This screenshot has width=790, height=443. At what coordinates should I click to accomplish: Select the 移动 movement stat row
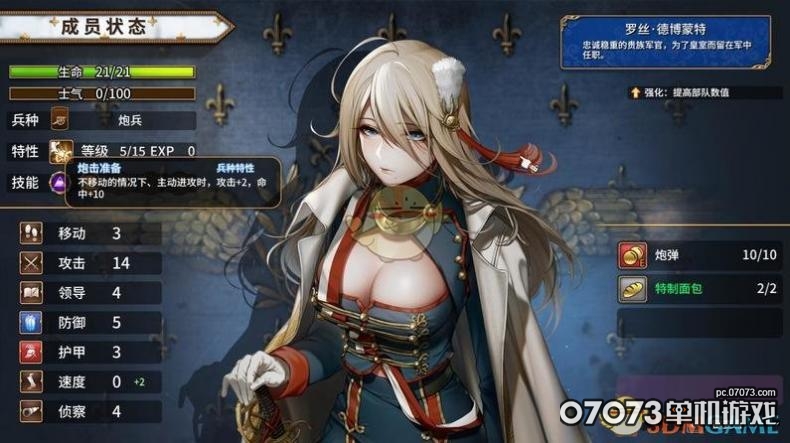tap(88, 234)
